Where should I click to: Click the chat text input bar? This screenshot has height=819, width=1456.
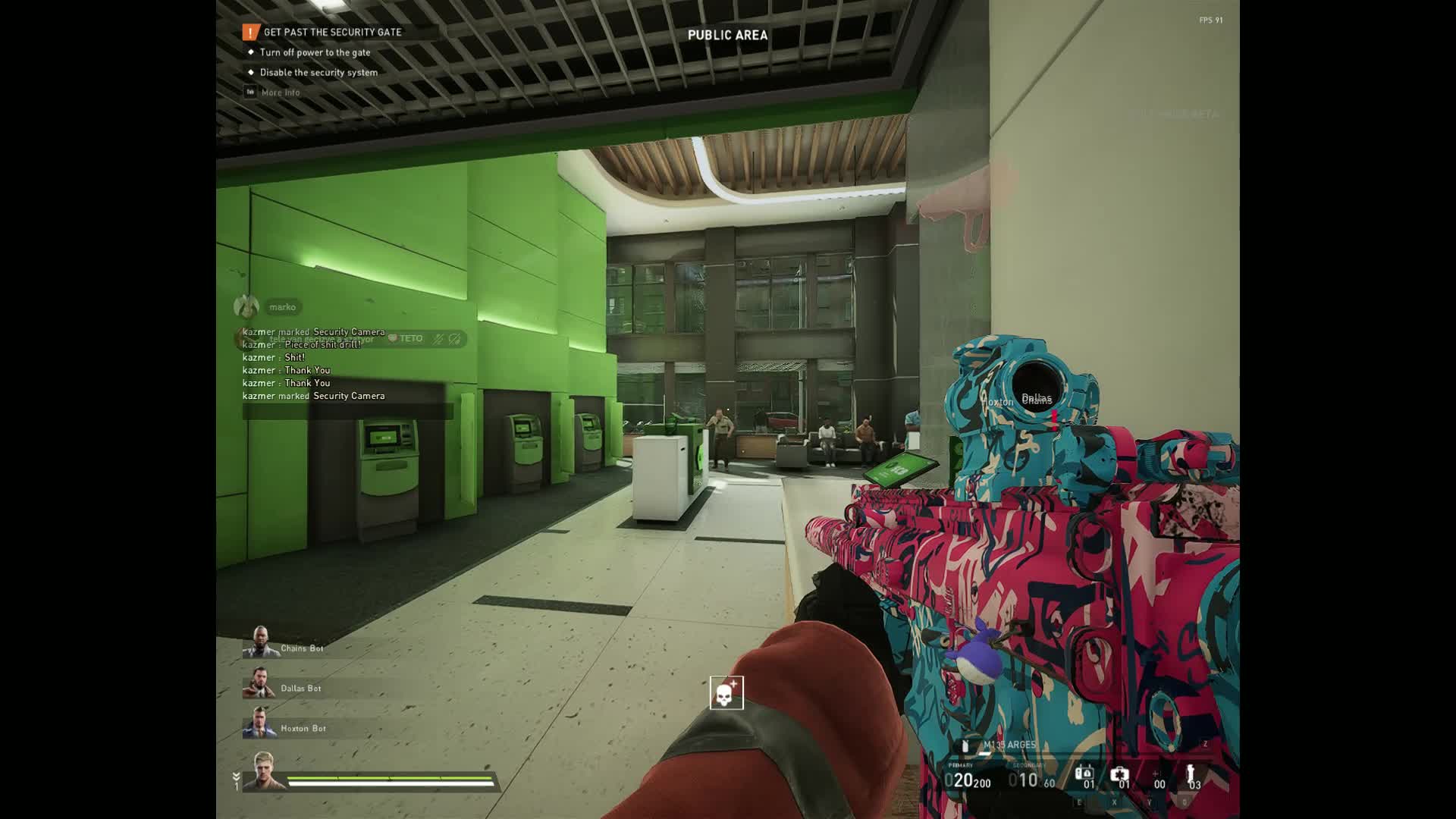click(347, 411)
